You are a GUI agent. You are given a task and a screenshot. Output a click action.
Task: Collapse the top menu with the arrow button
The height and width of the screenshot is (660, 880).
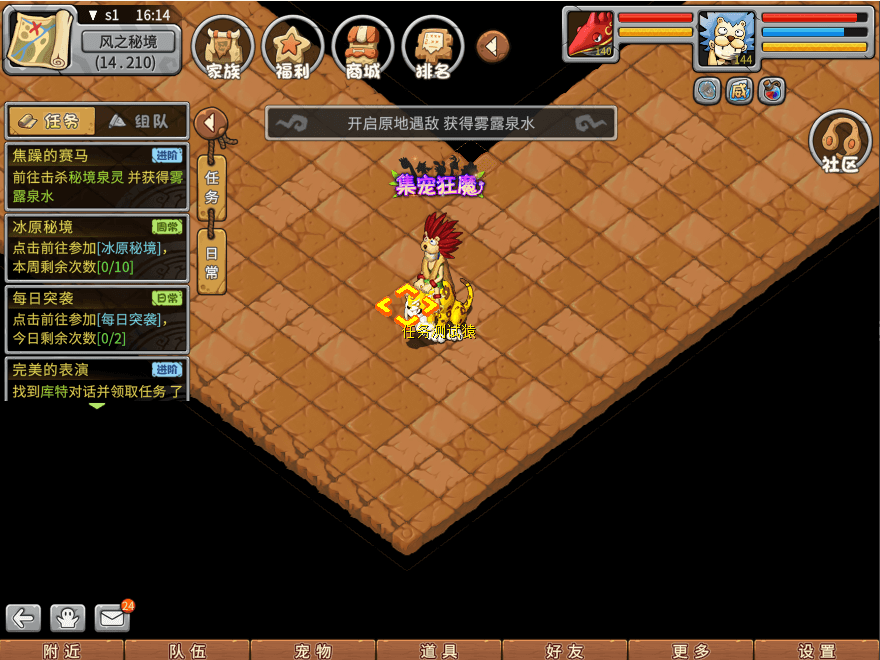click(493, 45)
